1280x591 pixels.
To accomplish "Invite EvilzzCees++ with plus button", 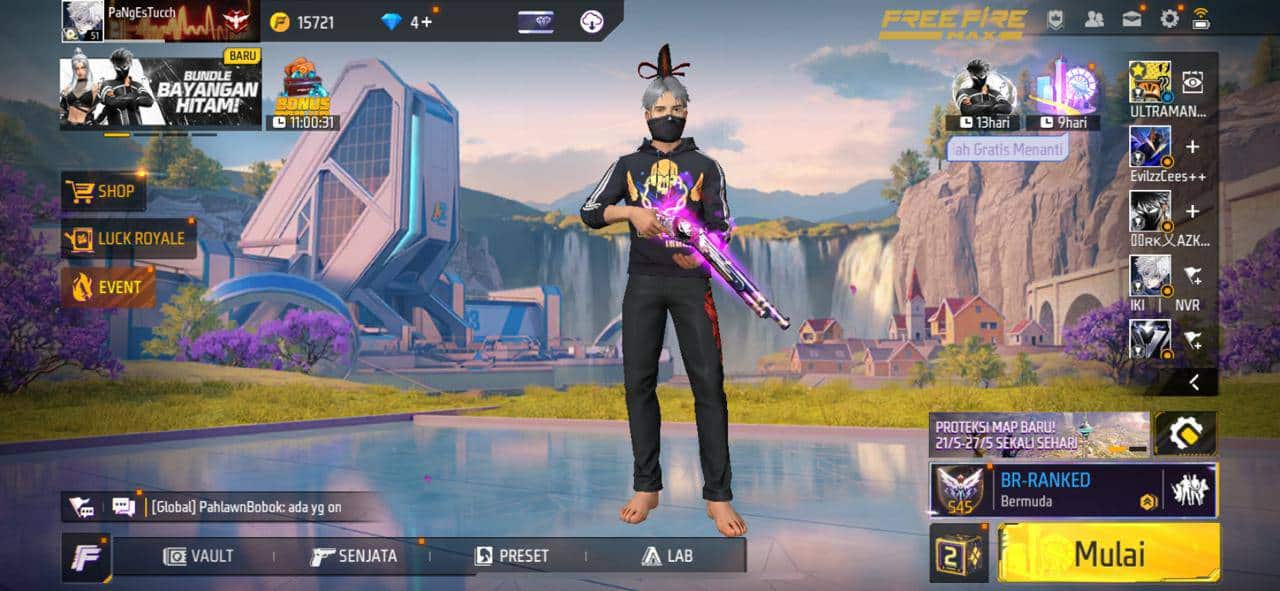I will (x=1192, y=147).
